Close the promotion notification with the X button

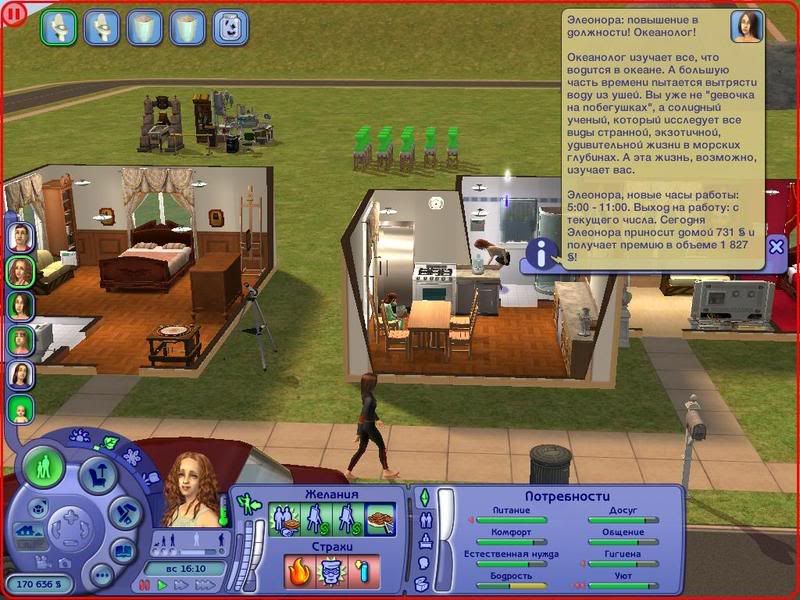776,246
